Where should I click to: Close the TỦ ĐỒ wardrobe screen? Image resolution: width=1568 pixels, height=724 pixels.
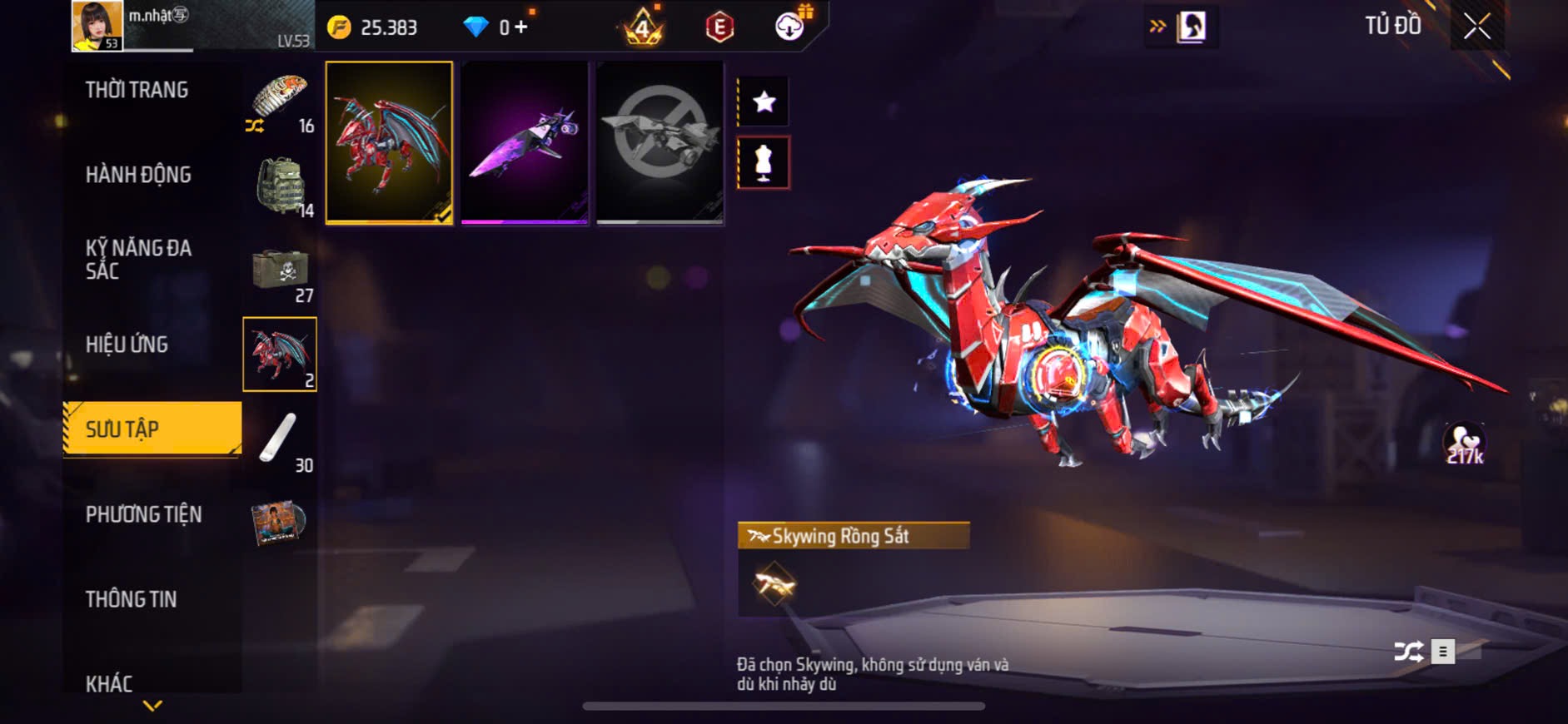[1477, 27]
